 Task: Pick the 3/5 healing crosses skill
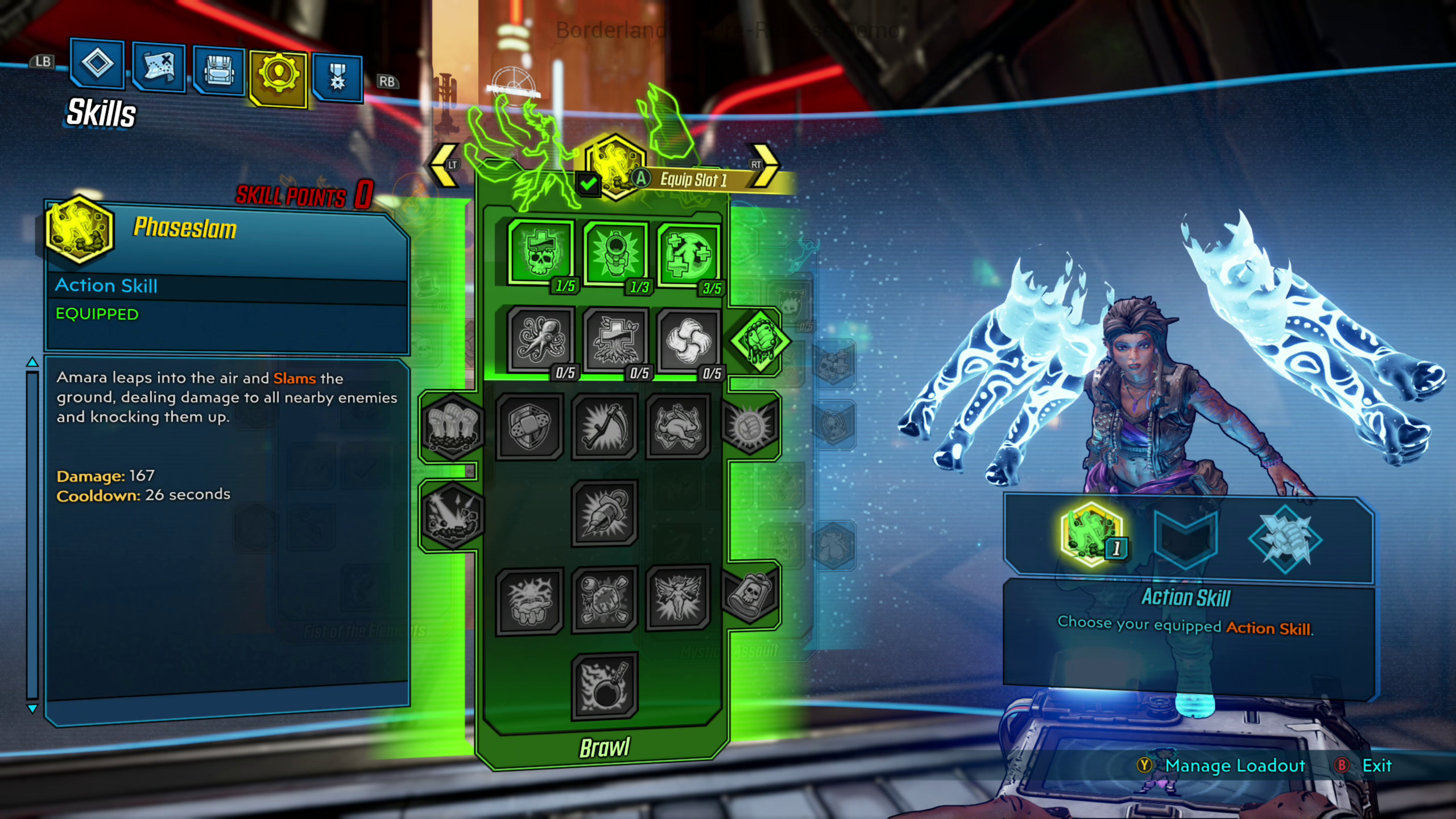[x=689, y=255]
